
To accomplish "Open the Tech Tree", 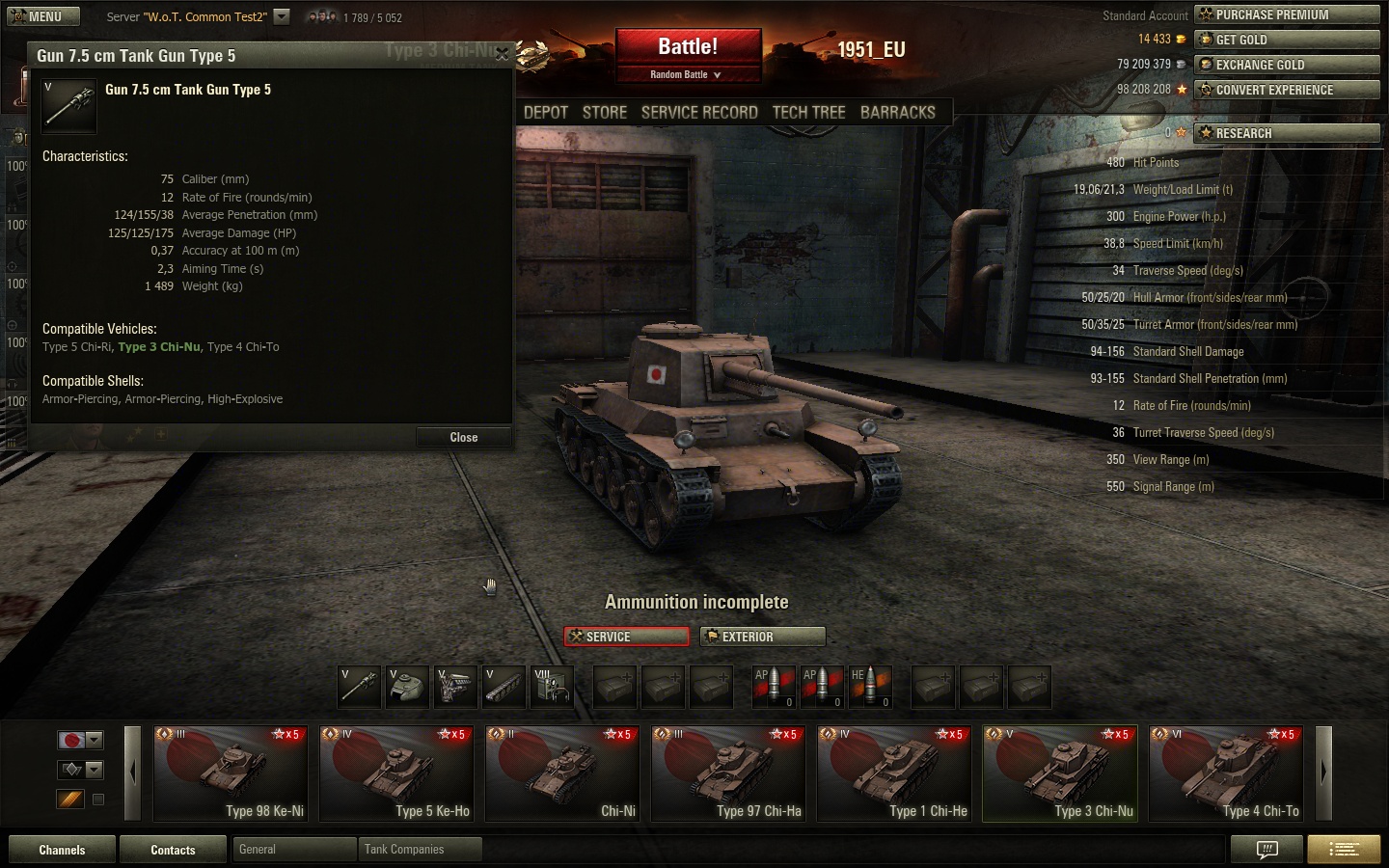I will [x=808, y=113].
